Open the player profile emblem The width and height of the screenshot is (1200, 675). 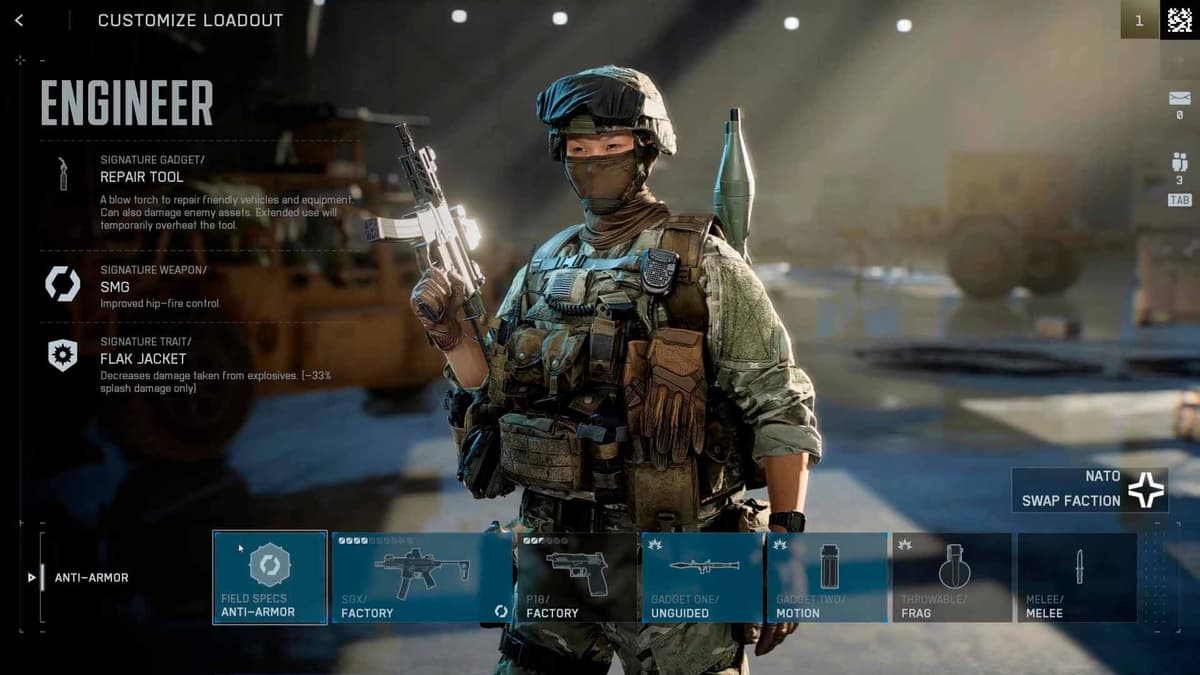[1179, 20]
